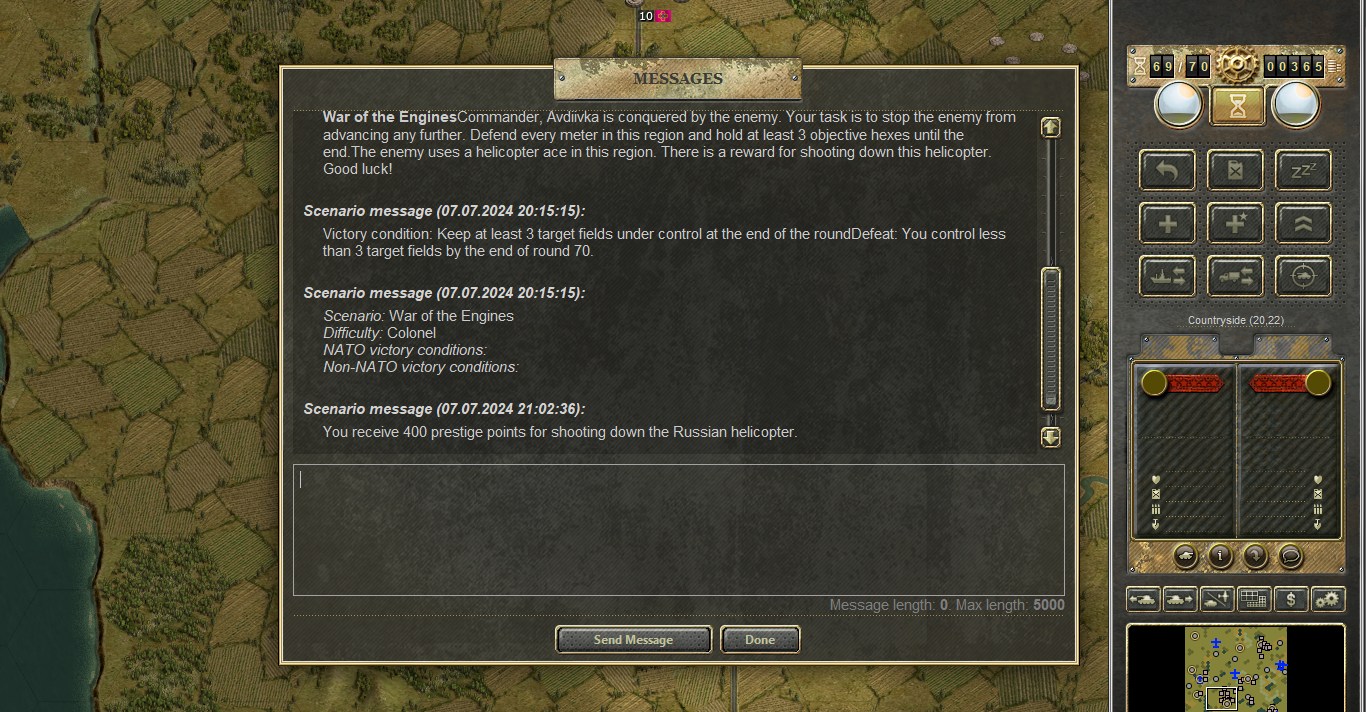End the turn with the hourglass button
The height and width of the screenshot is (712, 1366).
click(x=1237, y=105)
